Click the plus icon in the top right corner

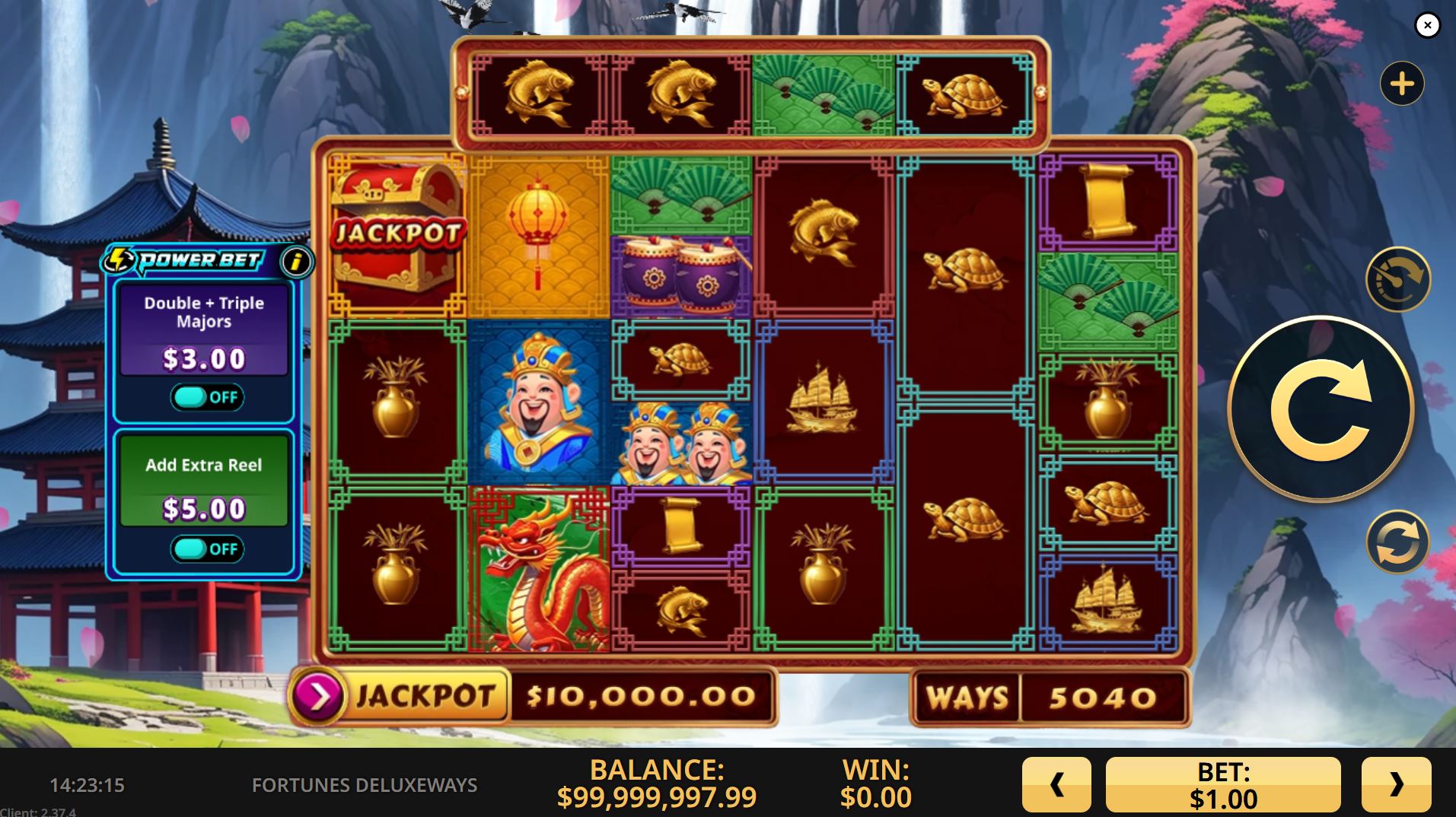click(x=1403, y=83)
